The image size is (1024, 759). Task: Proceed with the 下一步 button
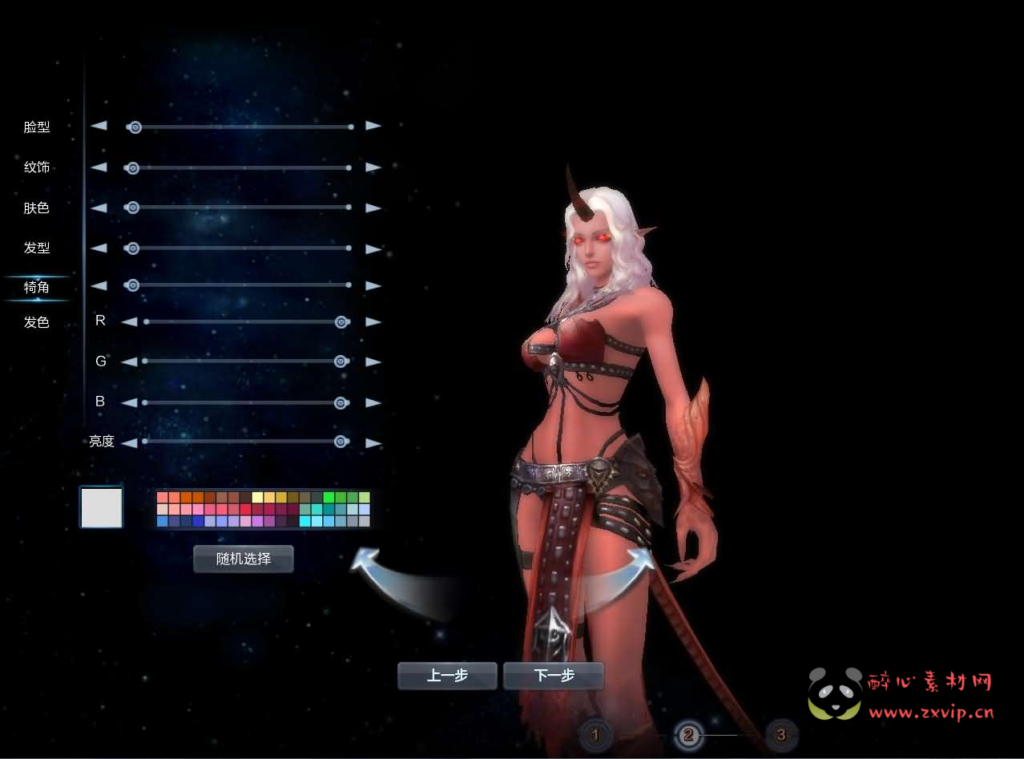[554, 676]
